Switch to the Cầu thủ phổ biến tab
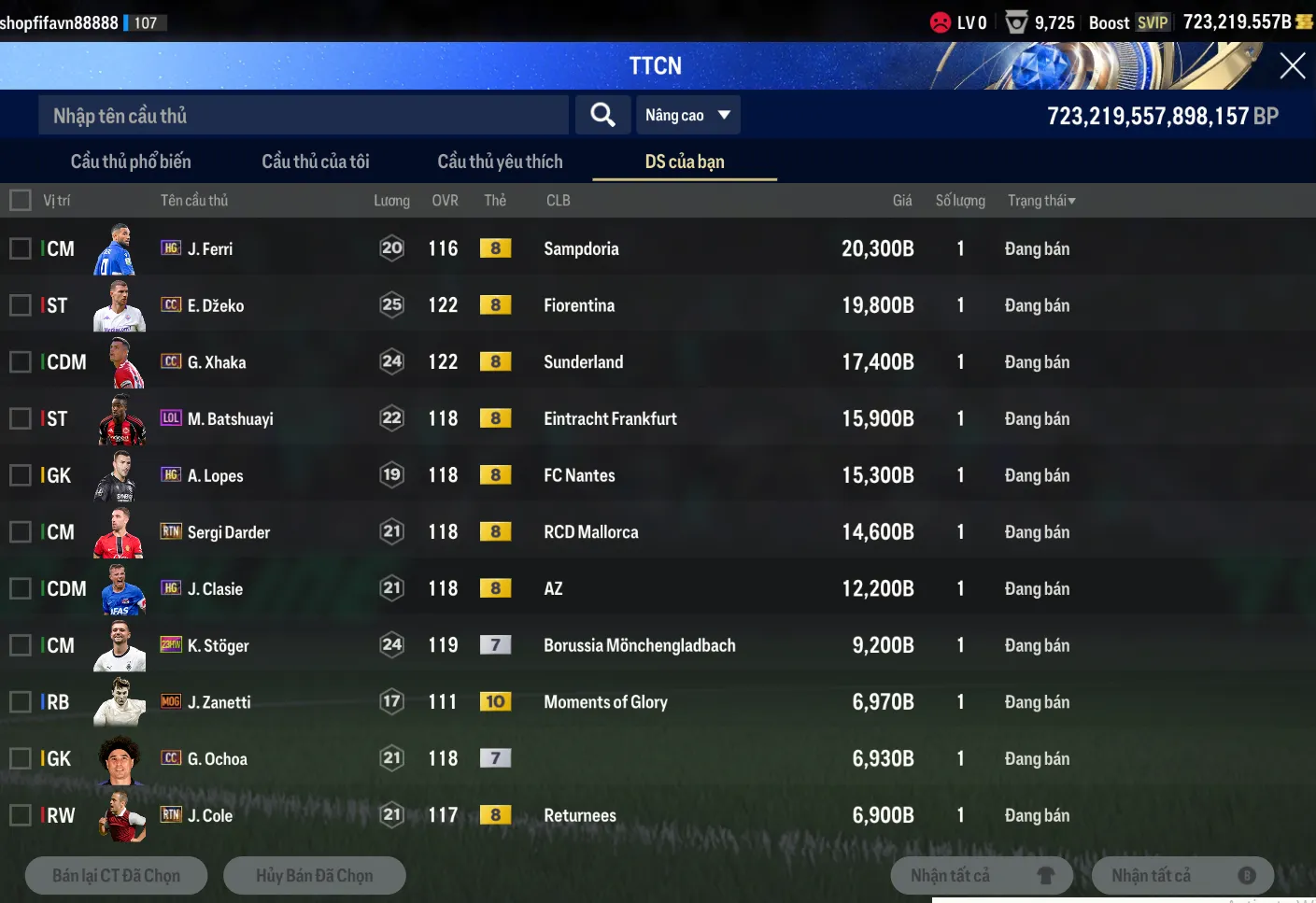This screenshot has height=903, width=1316. [x=131, y=162]
